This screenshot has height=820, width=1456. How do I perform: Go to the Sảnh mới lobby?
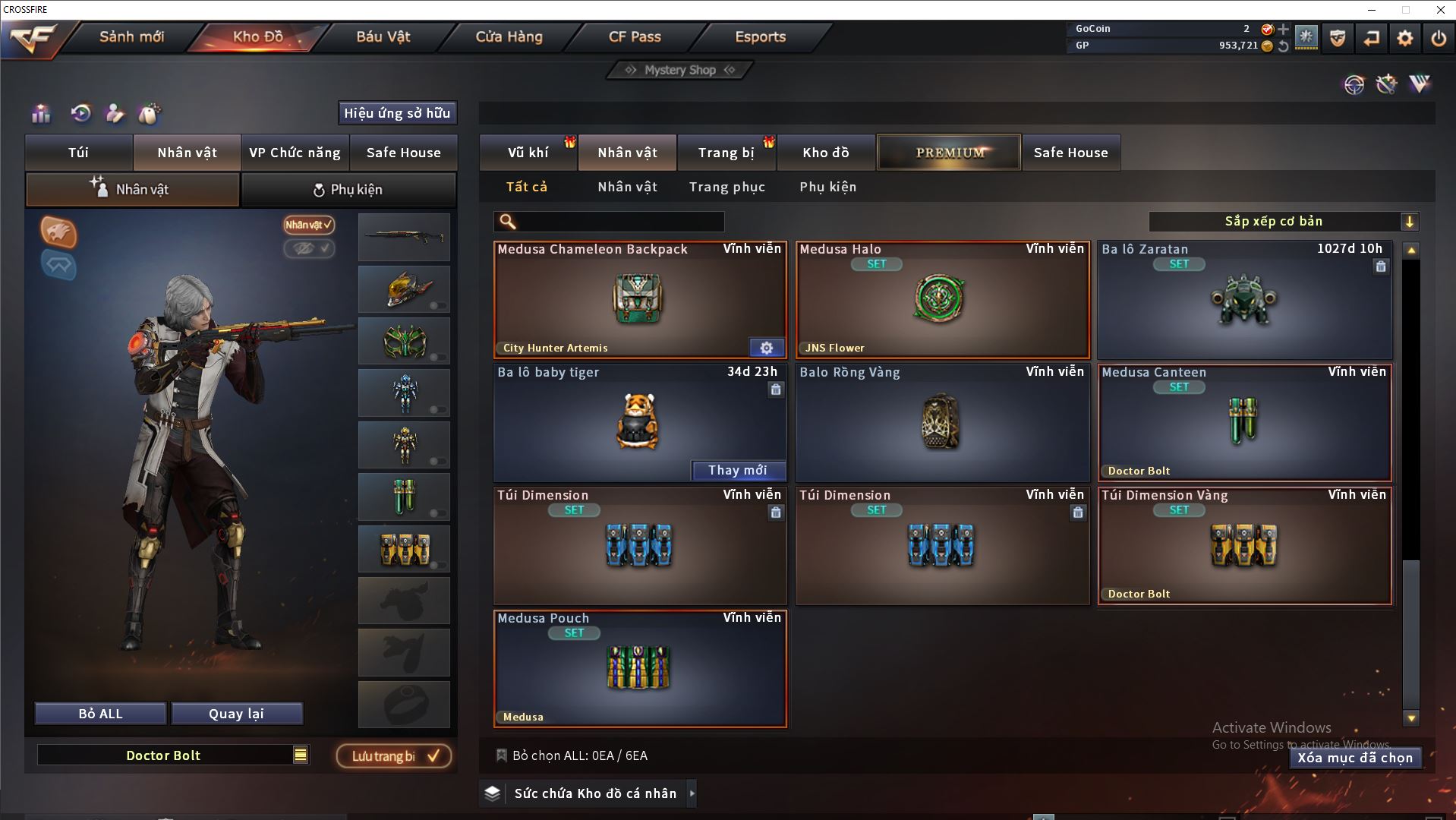click(x=131, y=36)
